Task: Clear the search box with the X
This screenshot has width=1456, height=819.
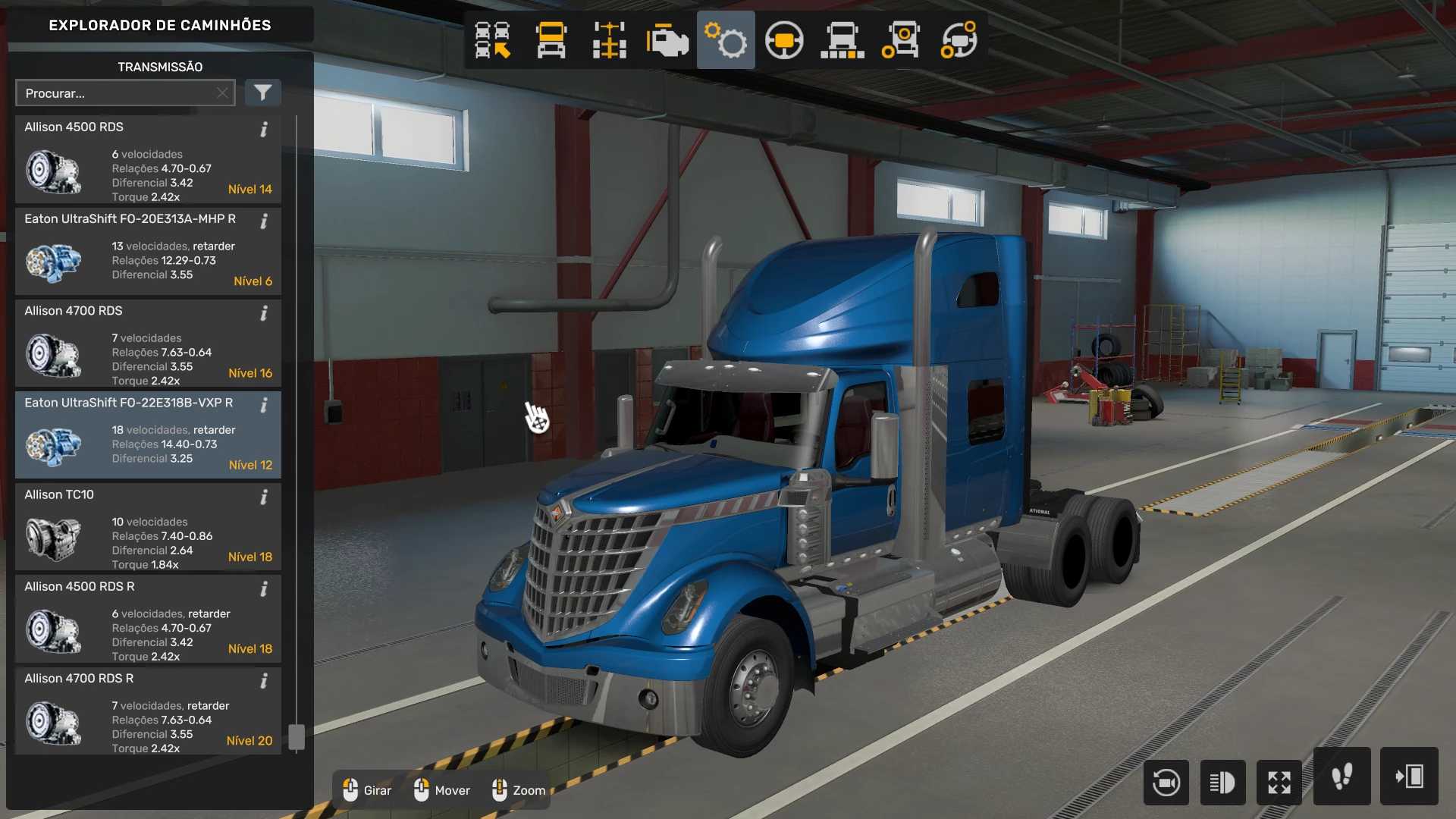Action: [x=222, y=93]
